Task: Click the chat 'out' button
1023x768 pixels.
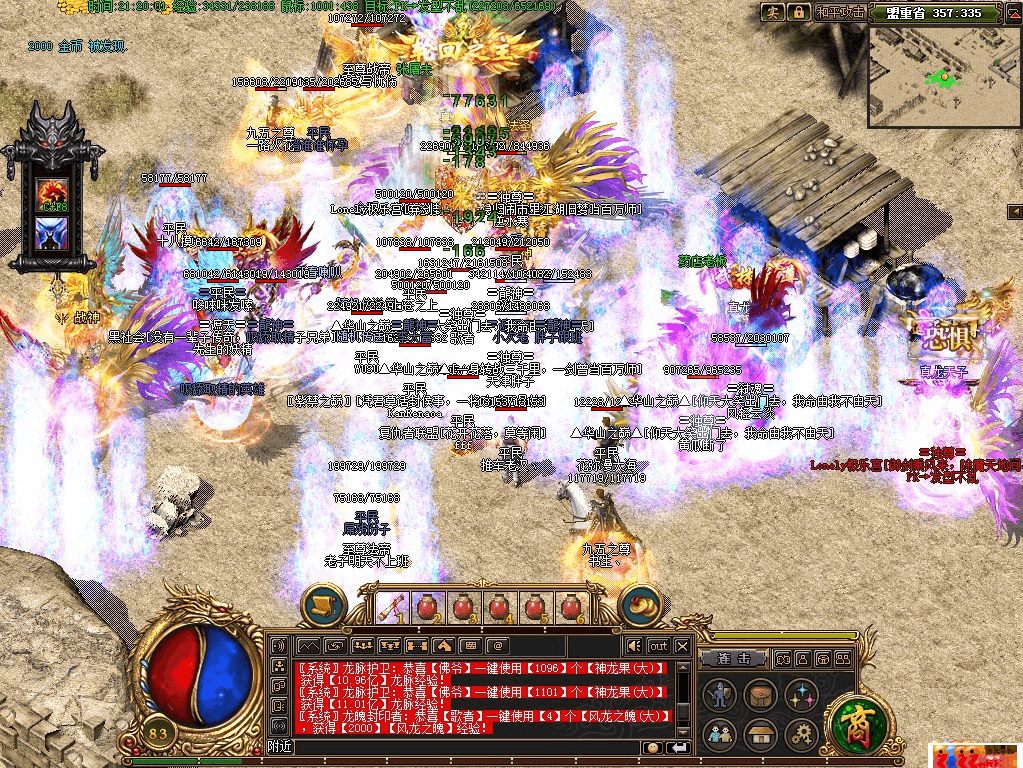Action: [657, 646]
